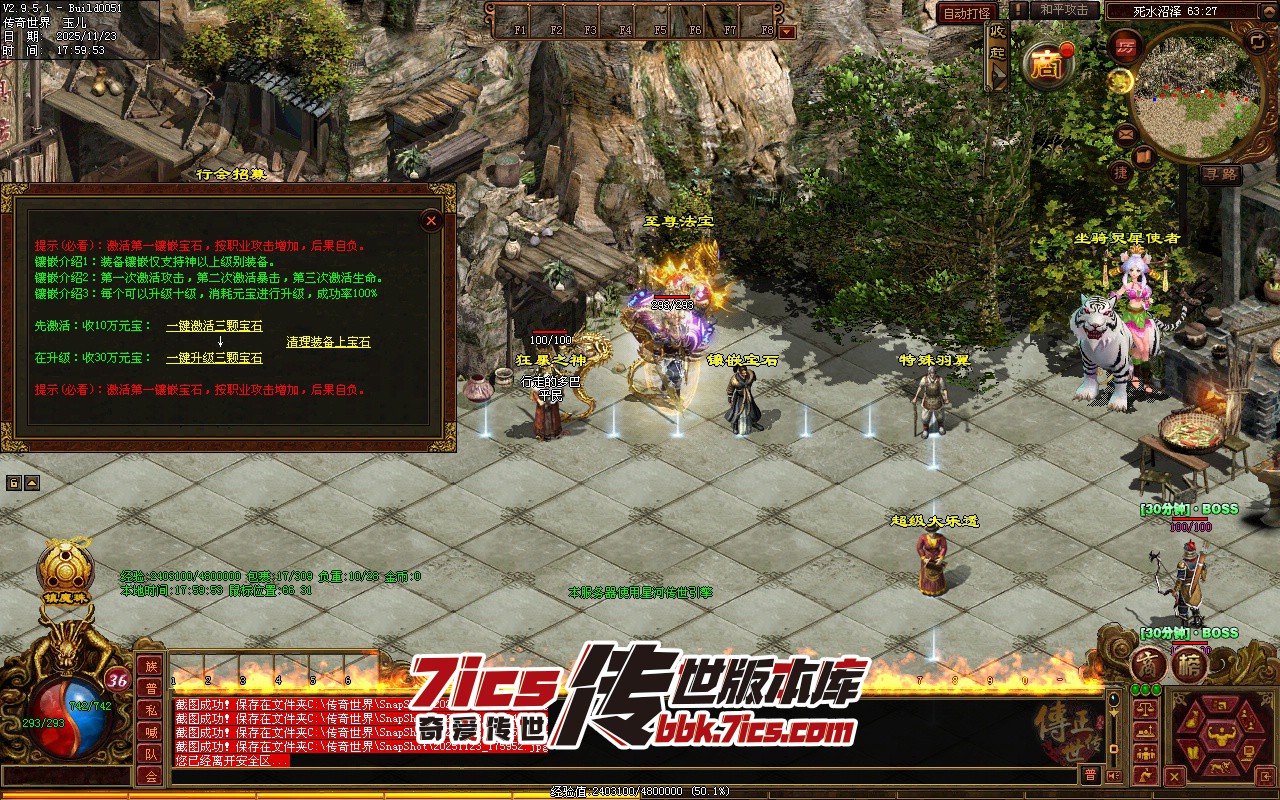Open the 商 shop round icon
Screen dimensions: 1280x800
(1048, 66)
